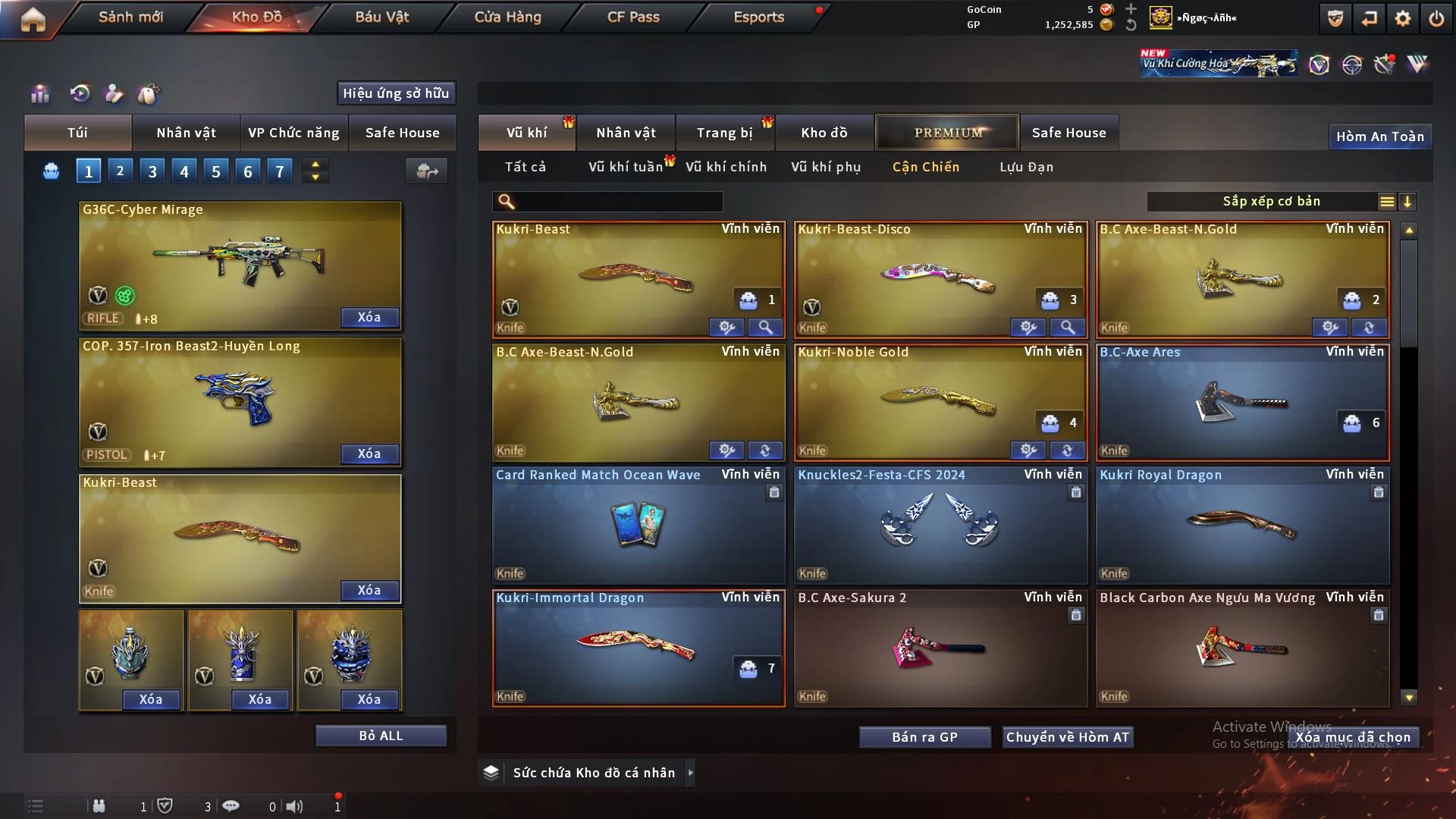Open the PREMIUM inventory tab

(947, 133)
